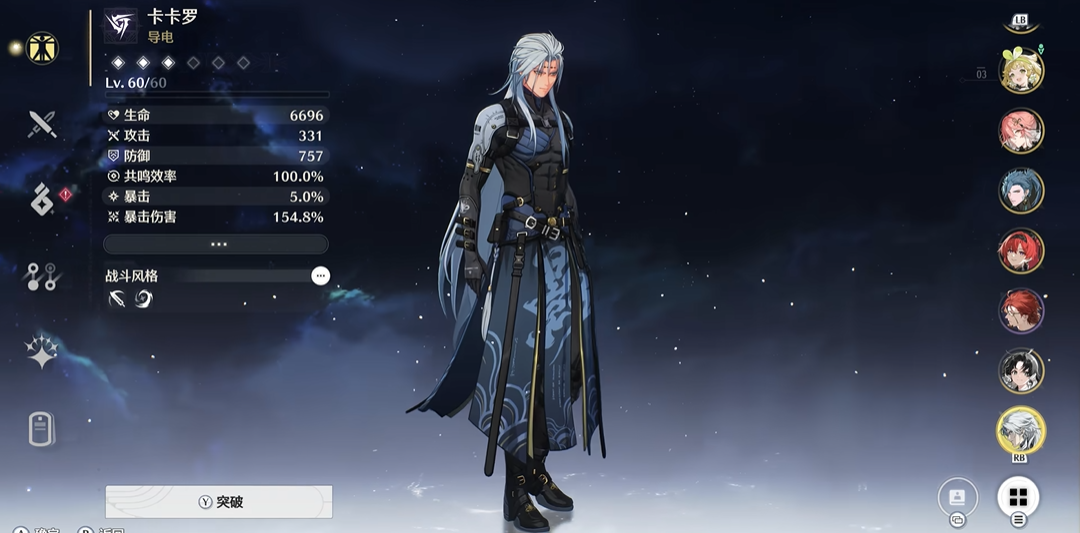The image size is (1080, 533).
Task: Open the card-shaped profile tab
Action: pyautogui.click(x=42, y=429)
